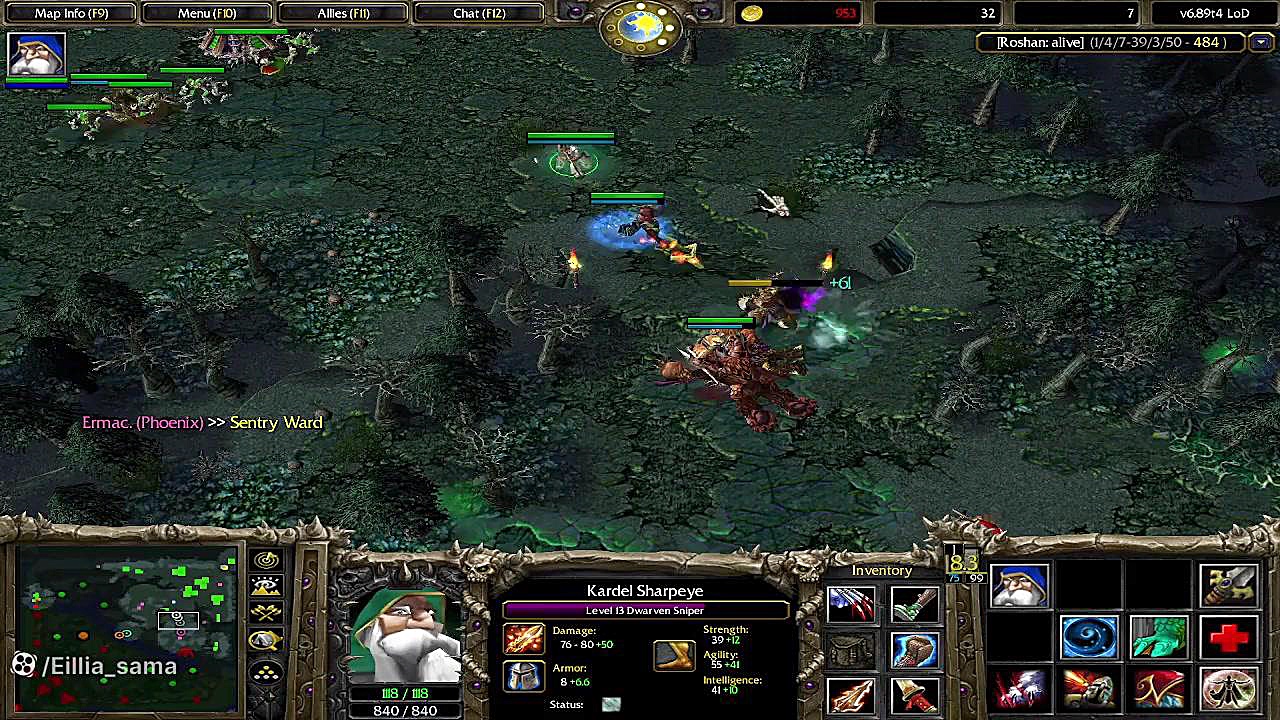
Task: Use the green boots inventory item
Action: point(914,604)
